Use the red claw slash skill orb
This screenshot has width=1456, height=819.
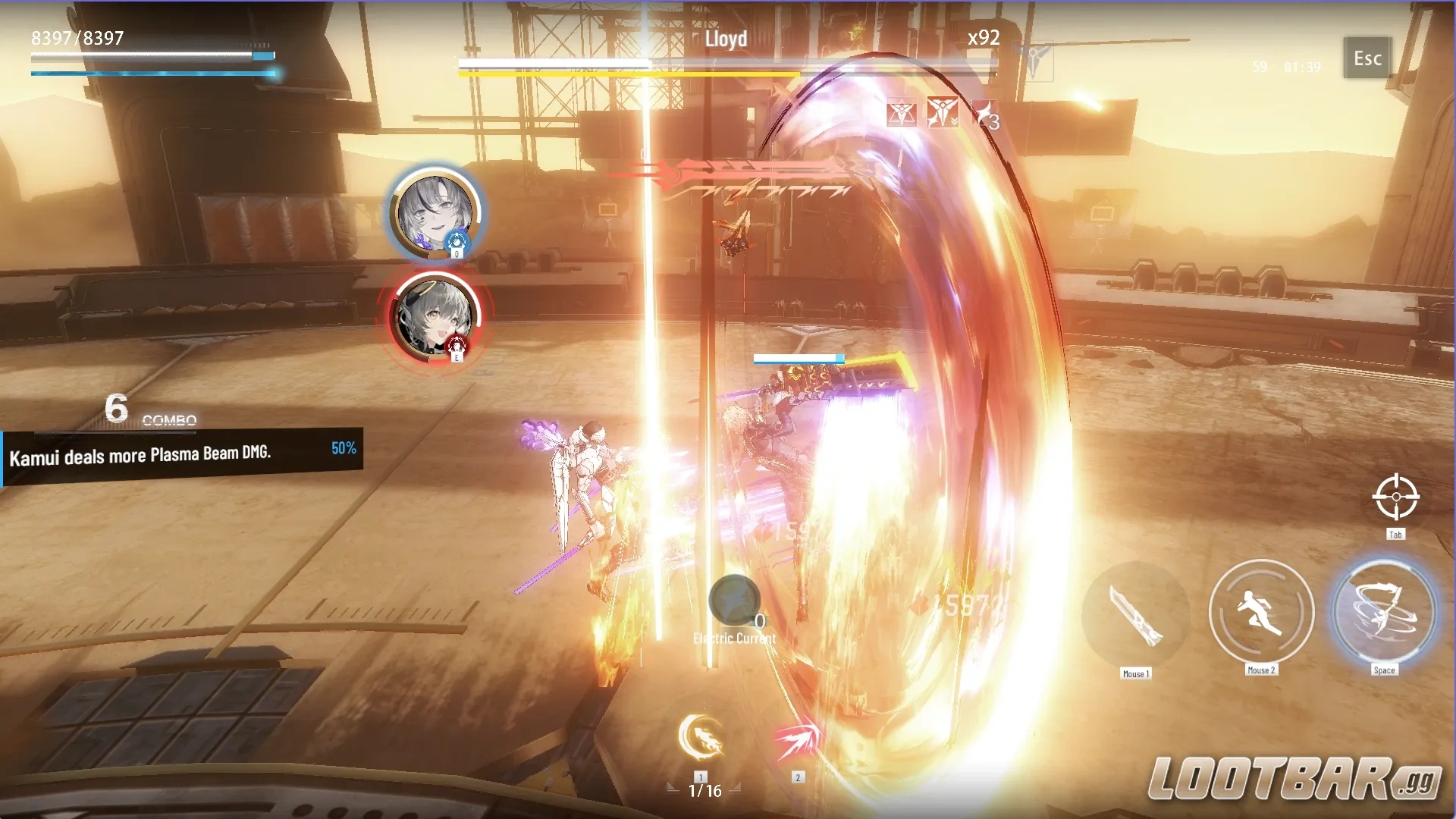tap(797, 740)
